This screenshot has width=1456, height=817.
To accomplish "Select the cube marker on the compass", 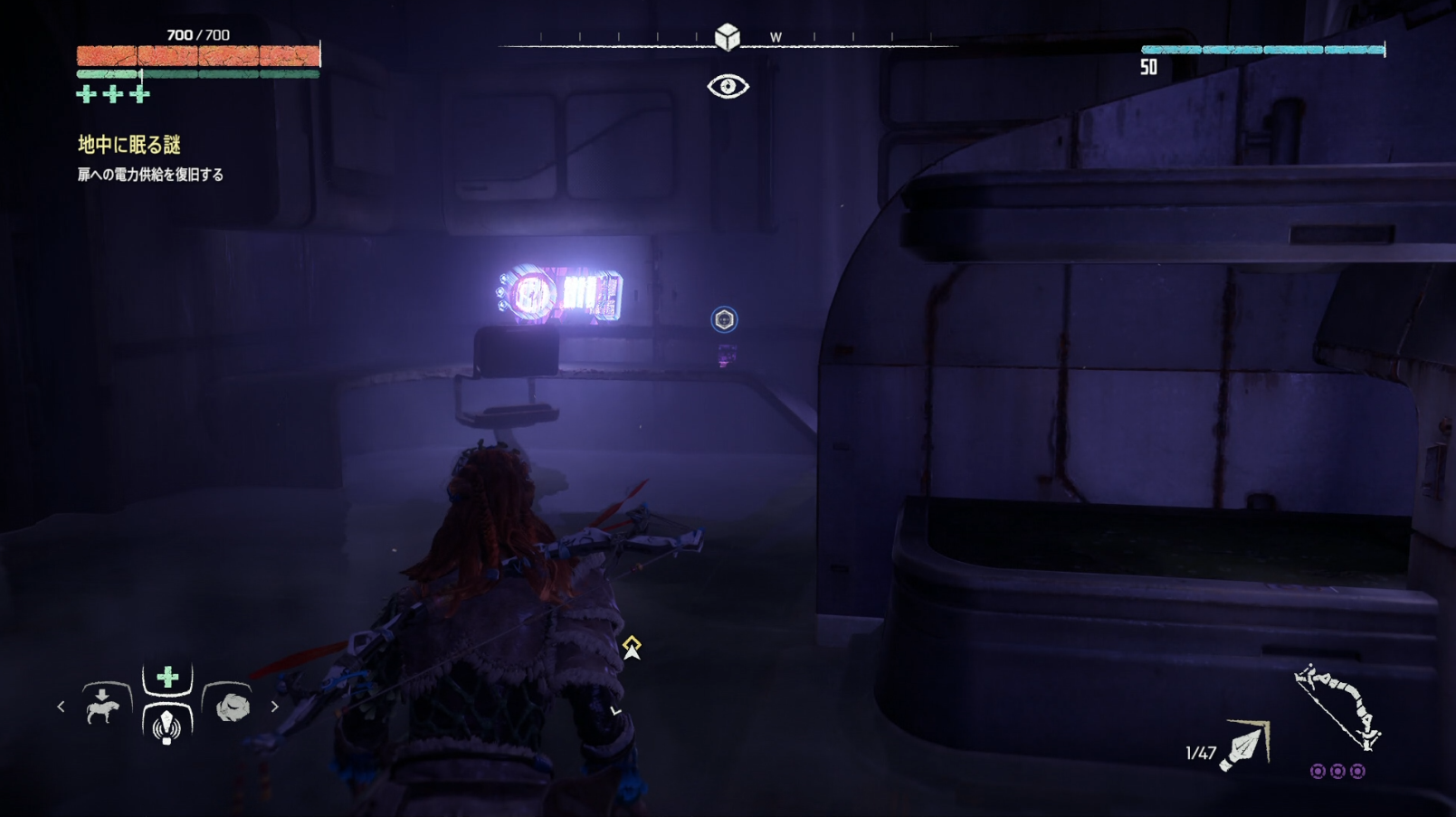I will (x=727, y=37).
